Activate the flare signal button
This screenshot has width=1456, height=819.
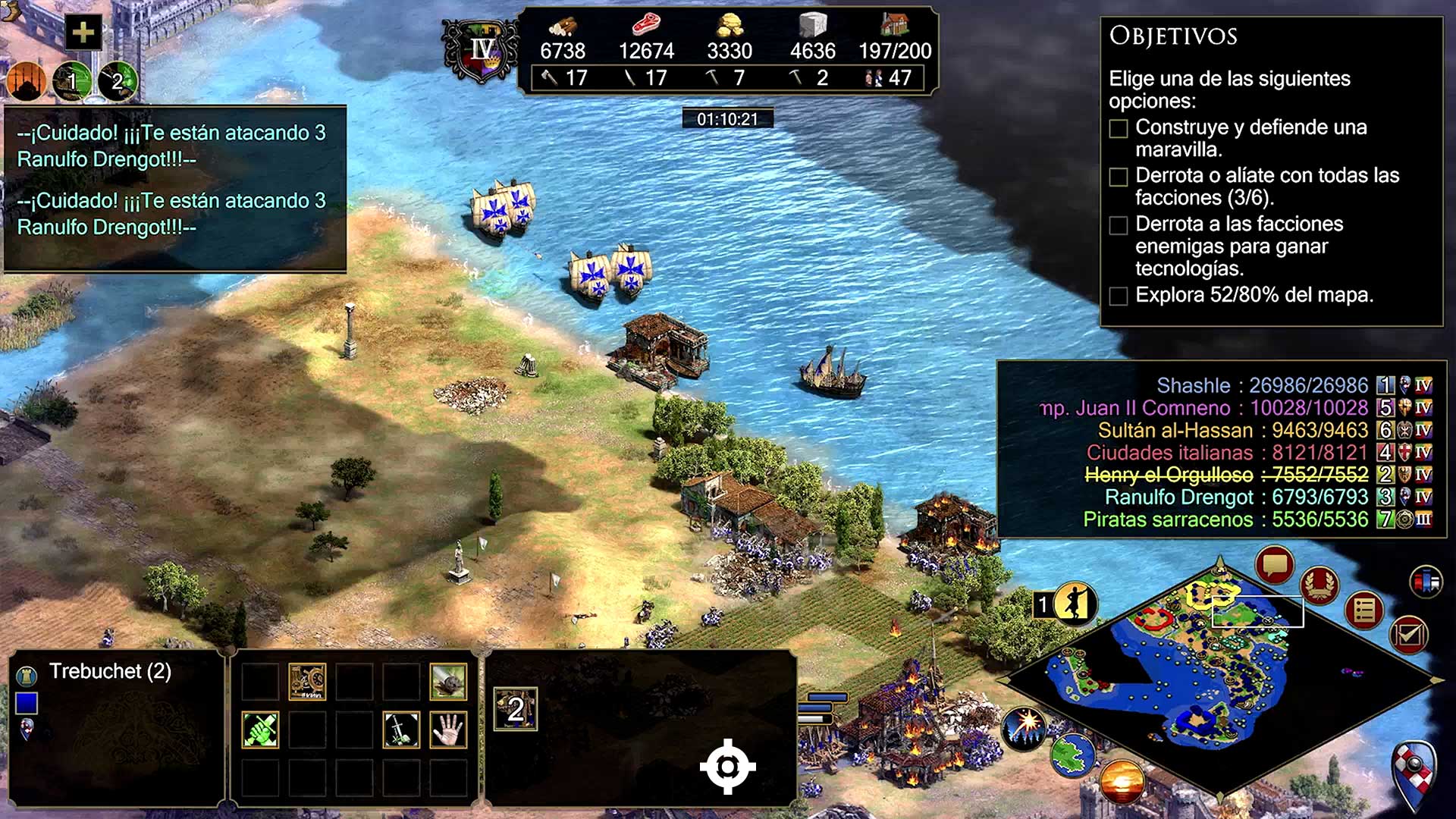tap(1023, 728)
